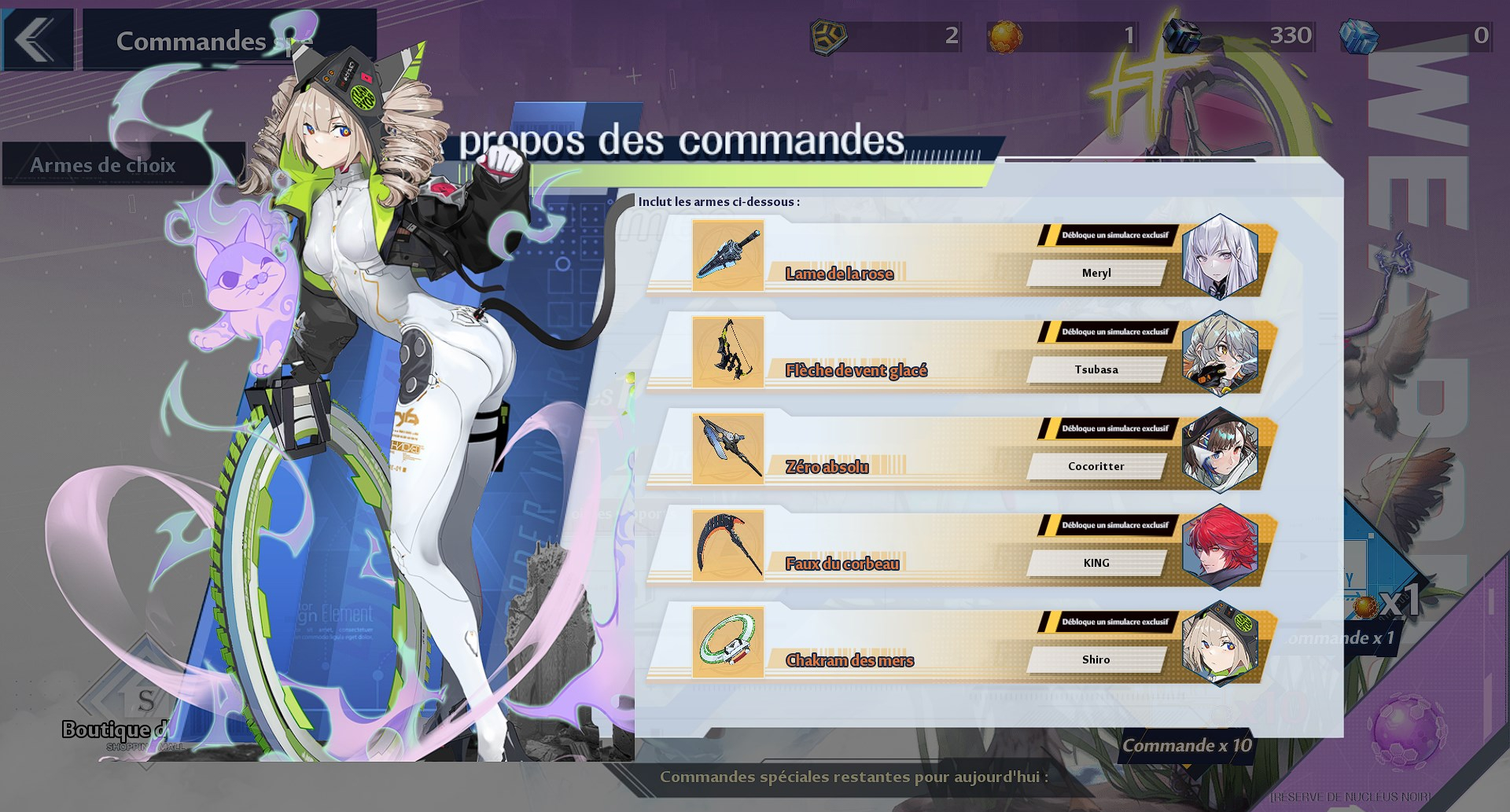Screen dimensions: 1510x812
Task: Switch to the Armes de choix tab
Action: (x=102, y=165)
